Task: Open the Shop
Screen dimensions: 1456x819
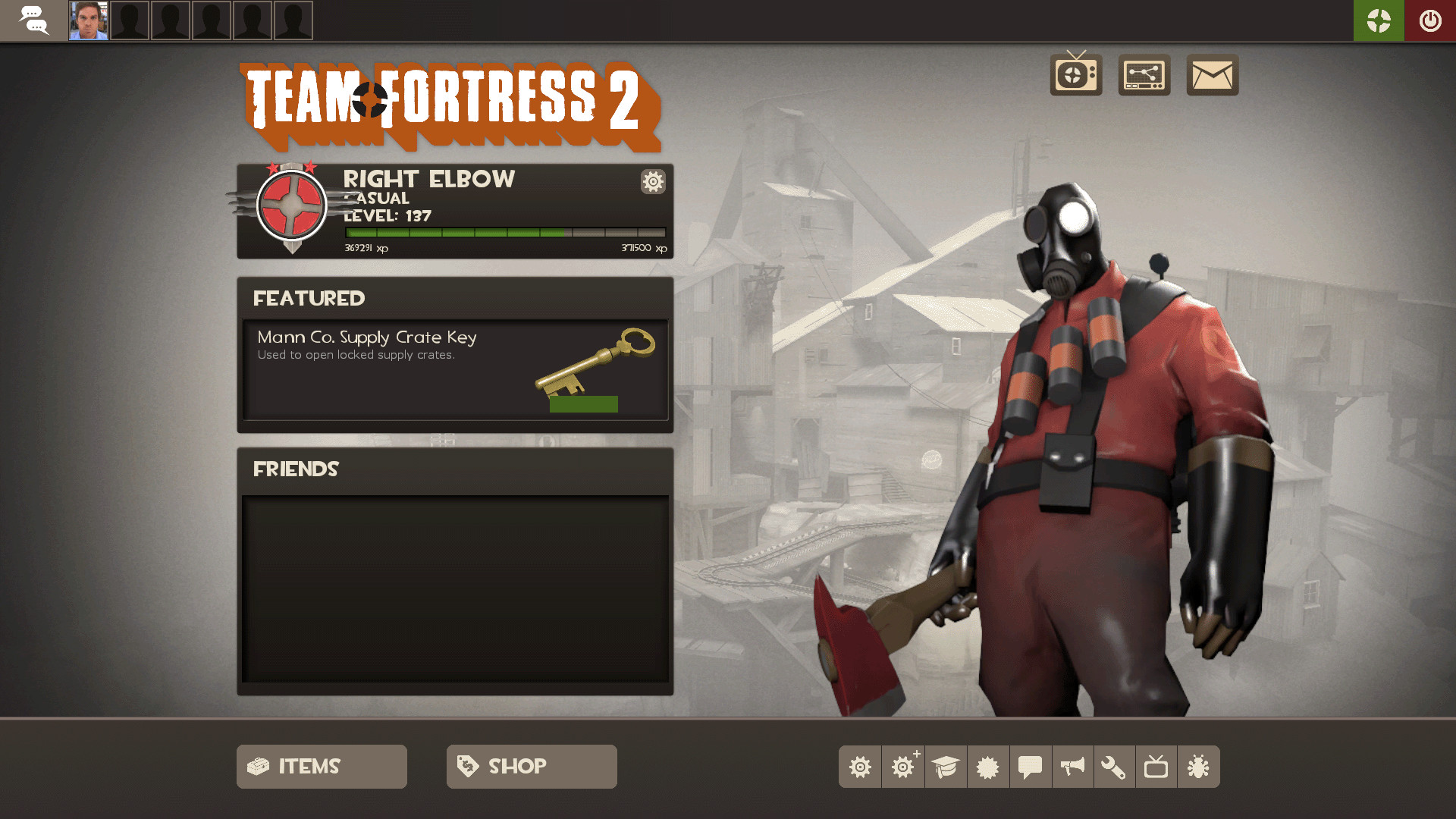Action: [531, 766]
